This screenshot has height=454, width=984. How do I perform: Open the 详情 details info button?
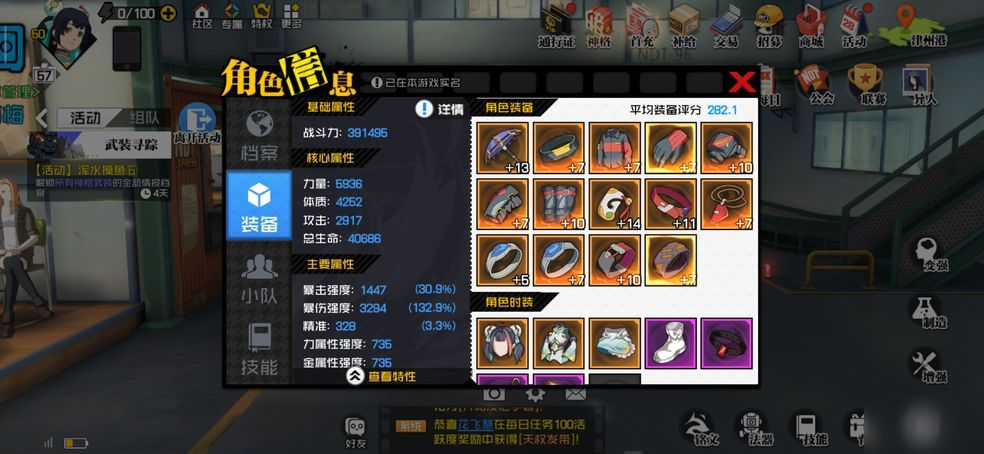click(x=439, y=108)
